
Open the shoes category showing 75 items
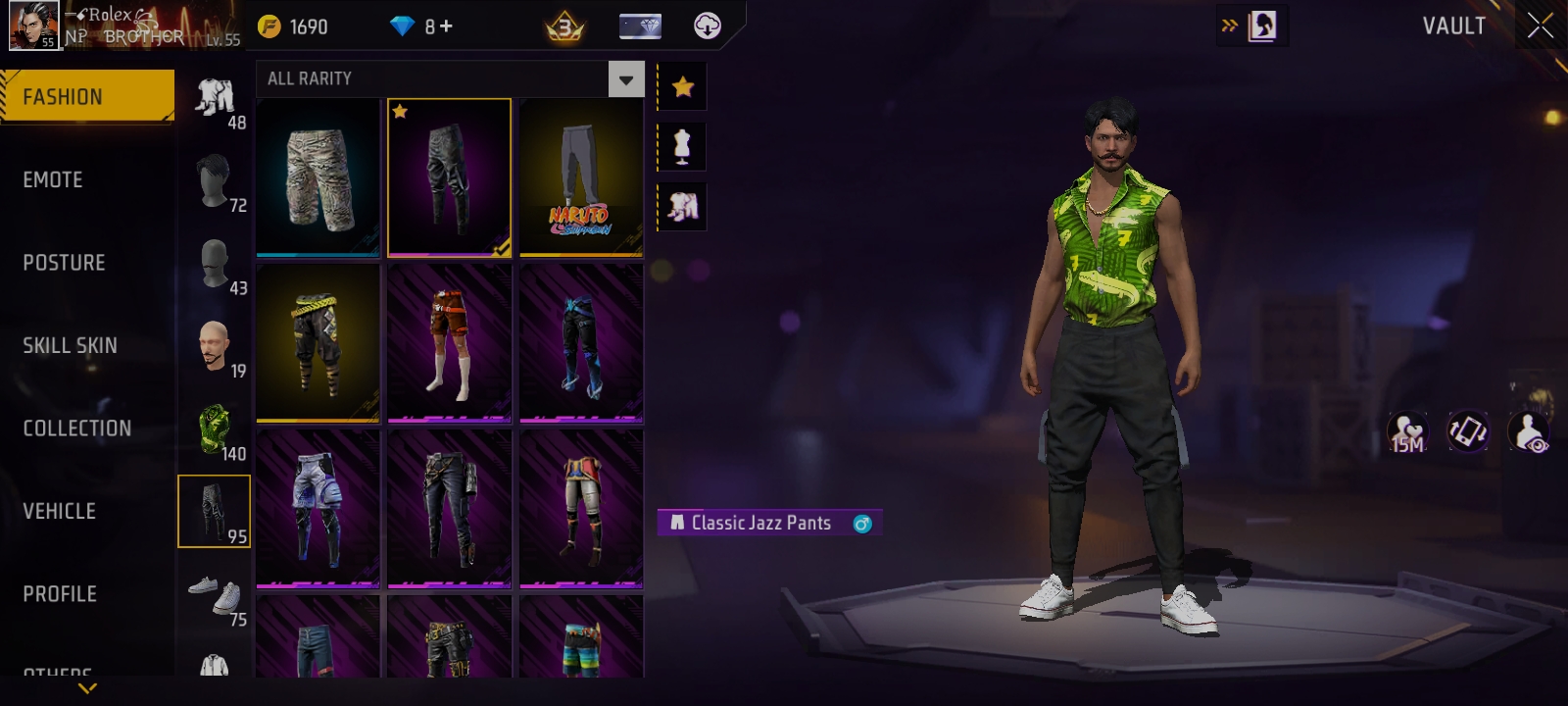214,595
